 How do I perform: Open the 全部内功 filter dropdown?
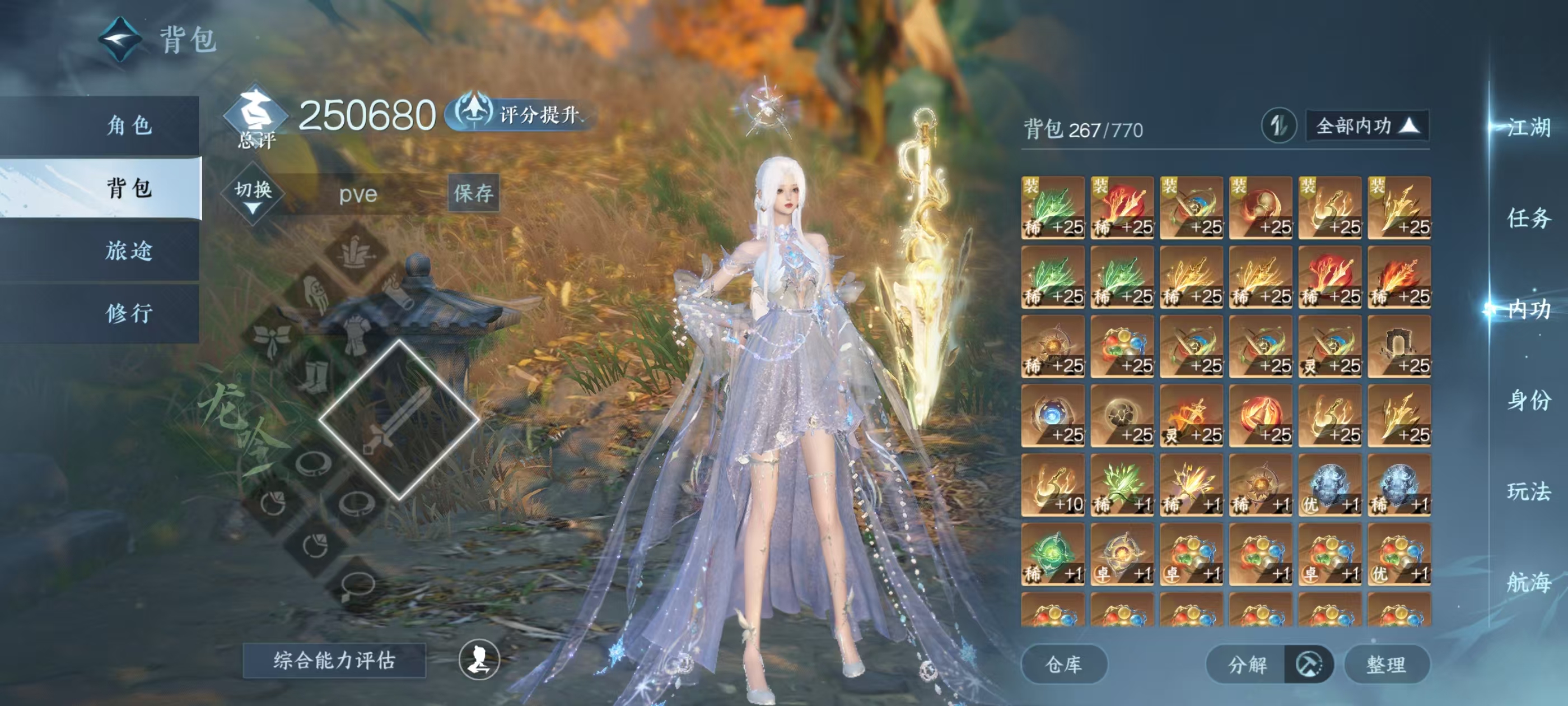pyautogui.click(x=1366, y=126)
